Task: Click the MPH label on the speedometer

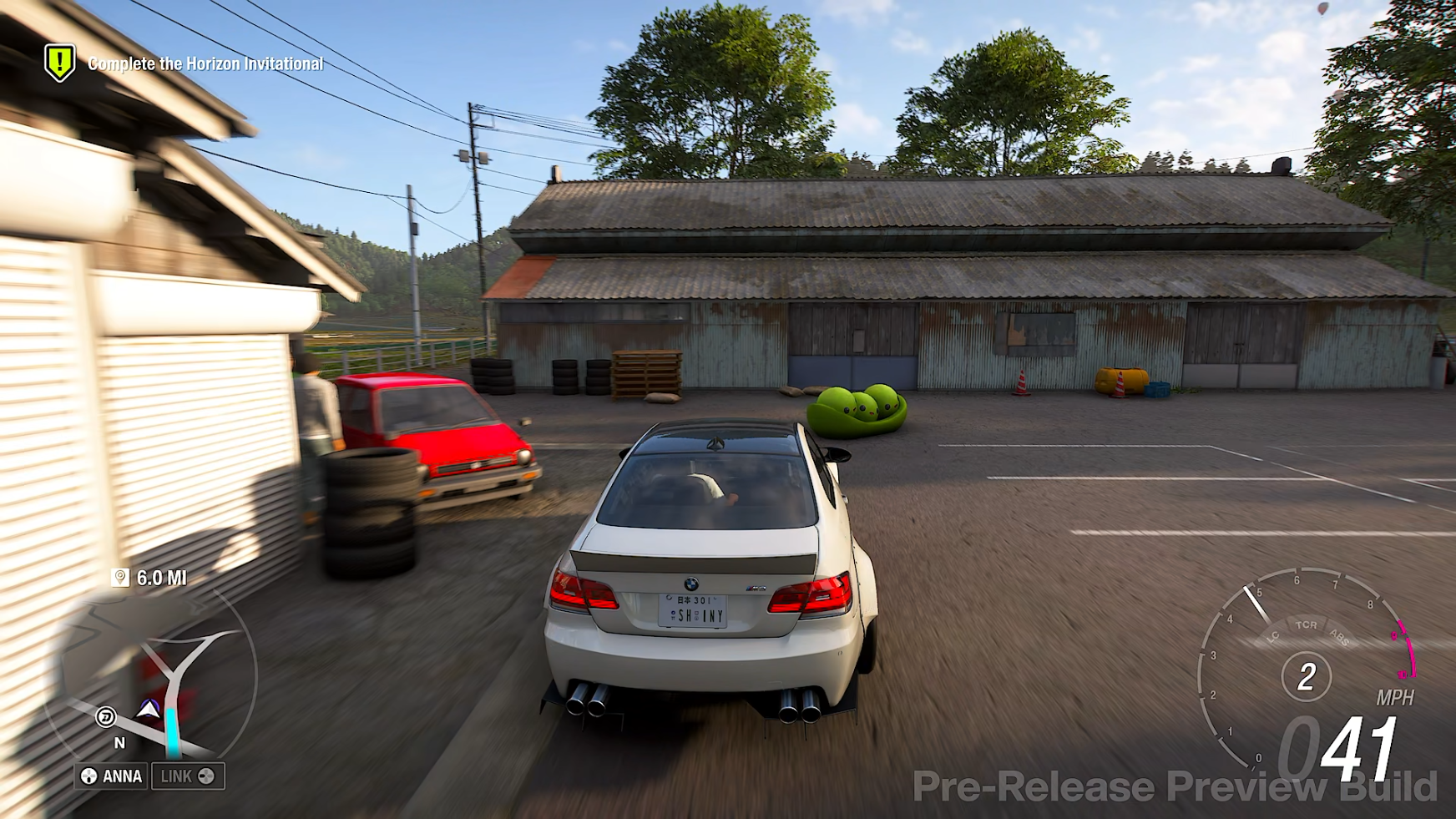Action: [x=1396, y=695]
